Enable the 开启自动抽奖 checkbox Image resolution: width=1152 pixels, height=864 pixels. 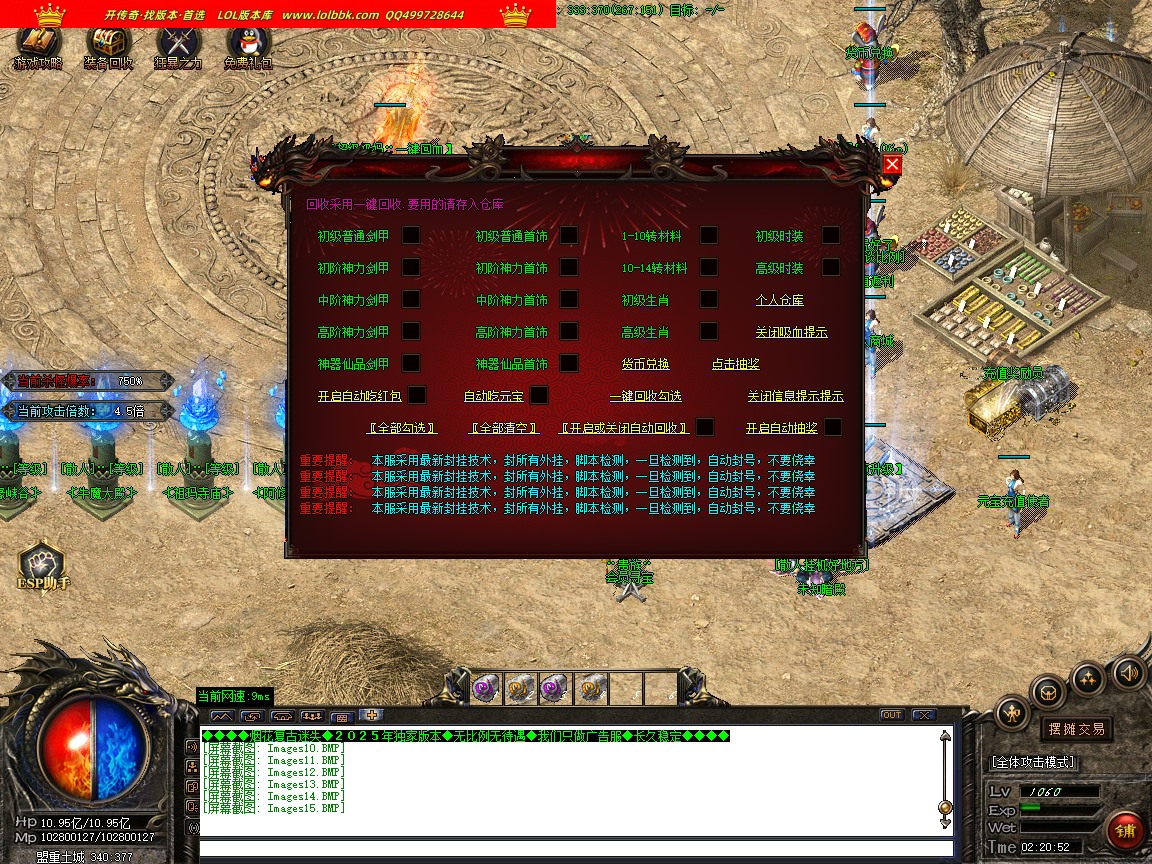click(832, 427)
